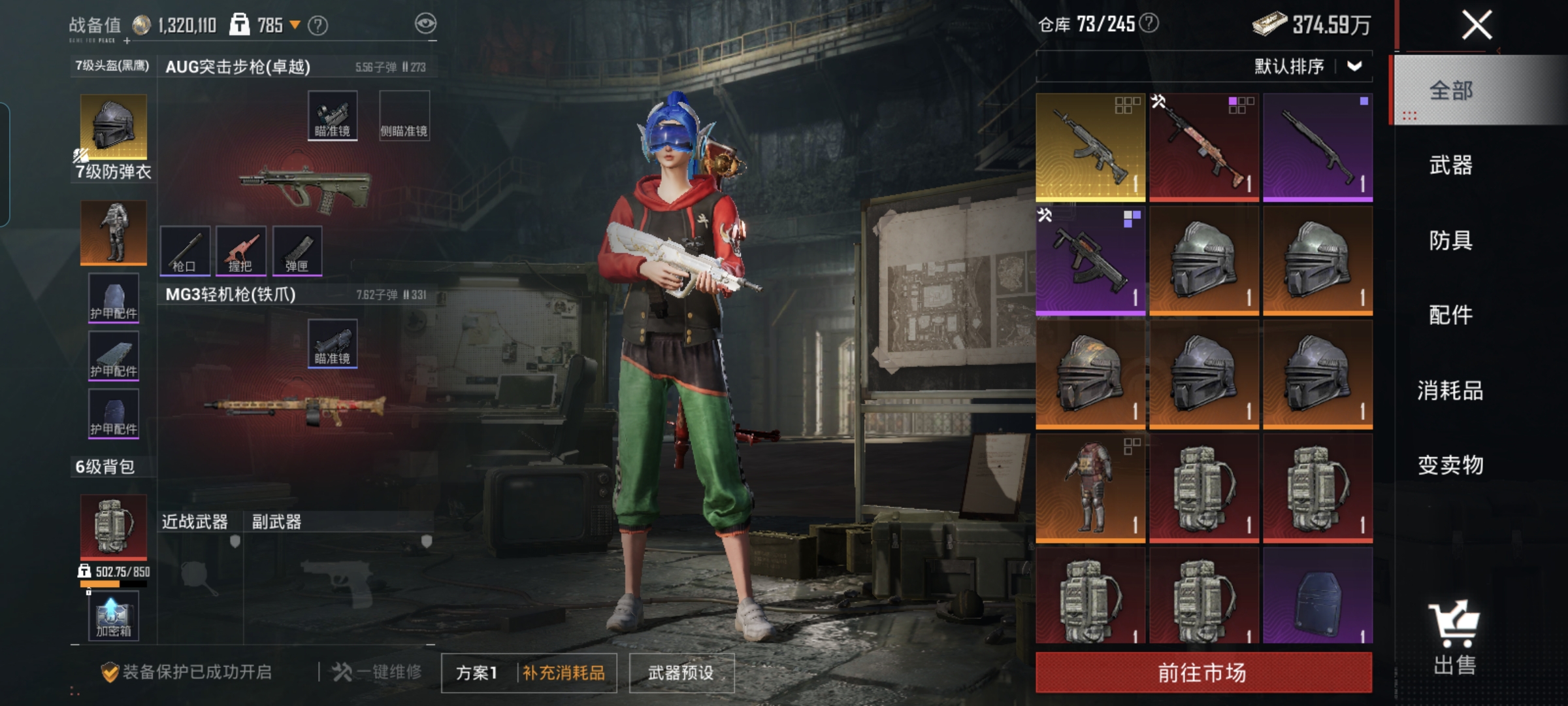The height and width of the screenshot is (706, 1568).
Task: Click the 出售 sell cart button
Action: (x=1454, y=637)
